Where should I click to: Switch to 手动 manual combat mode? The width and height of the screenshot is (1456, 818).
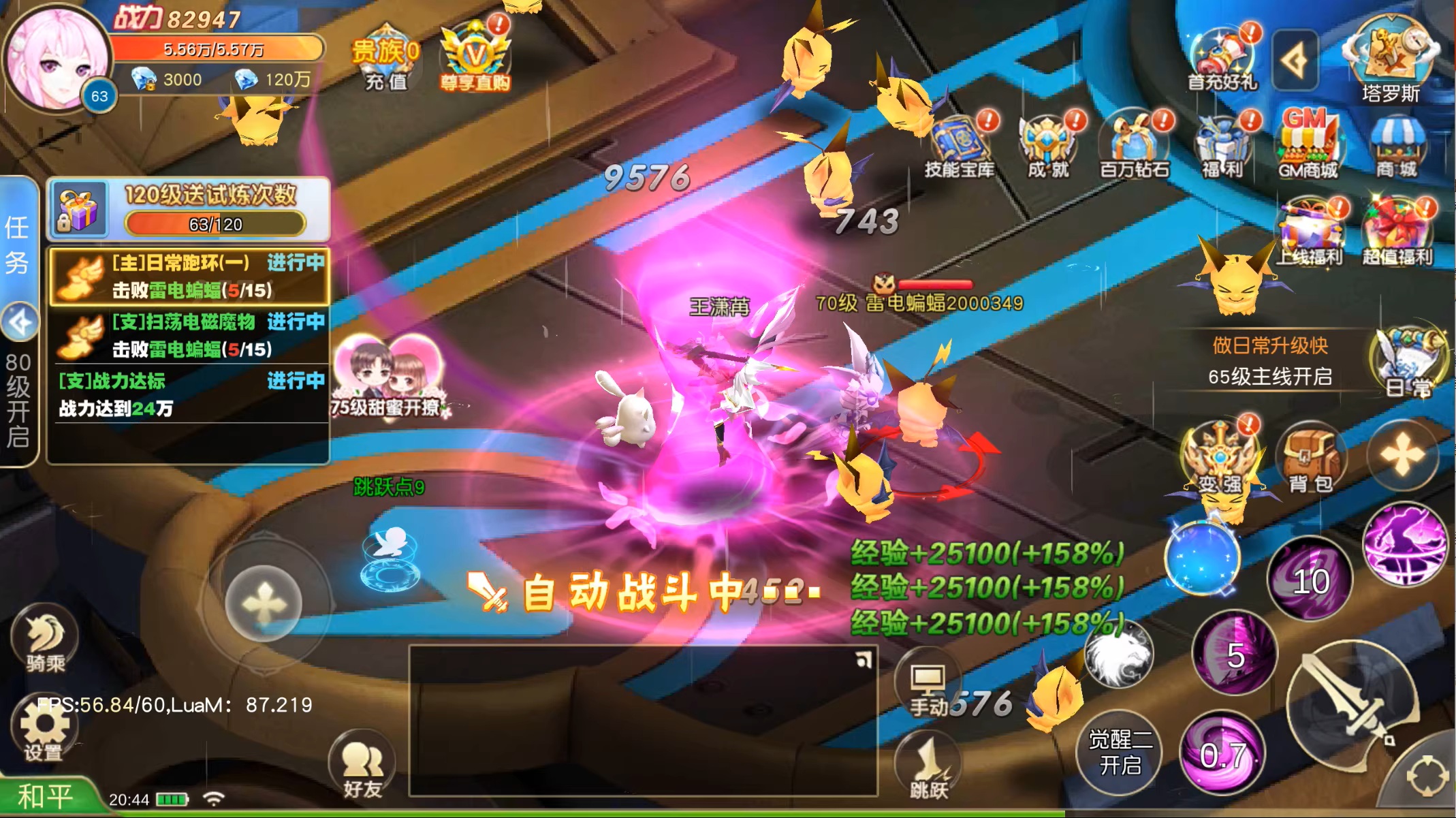pos(929,688)
